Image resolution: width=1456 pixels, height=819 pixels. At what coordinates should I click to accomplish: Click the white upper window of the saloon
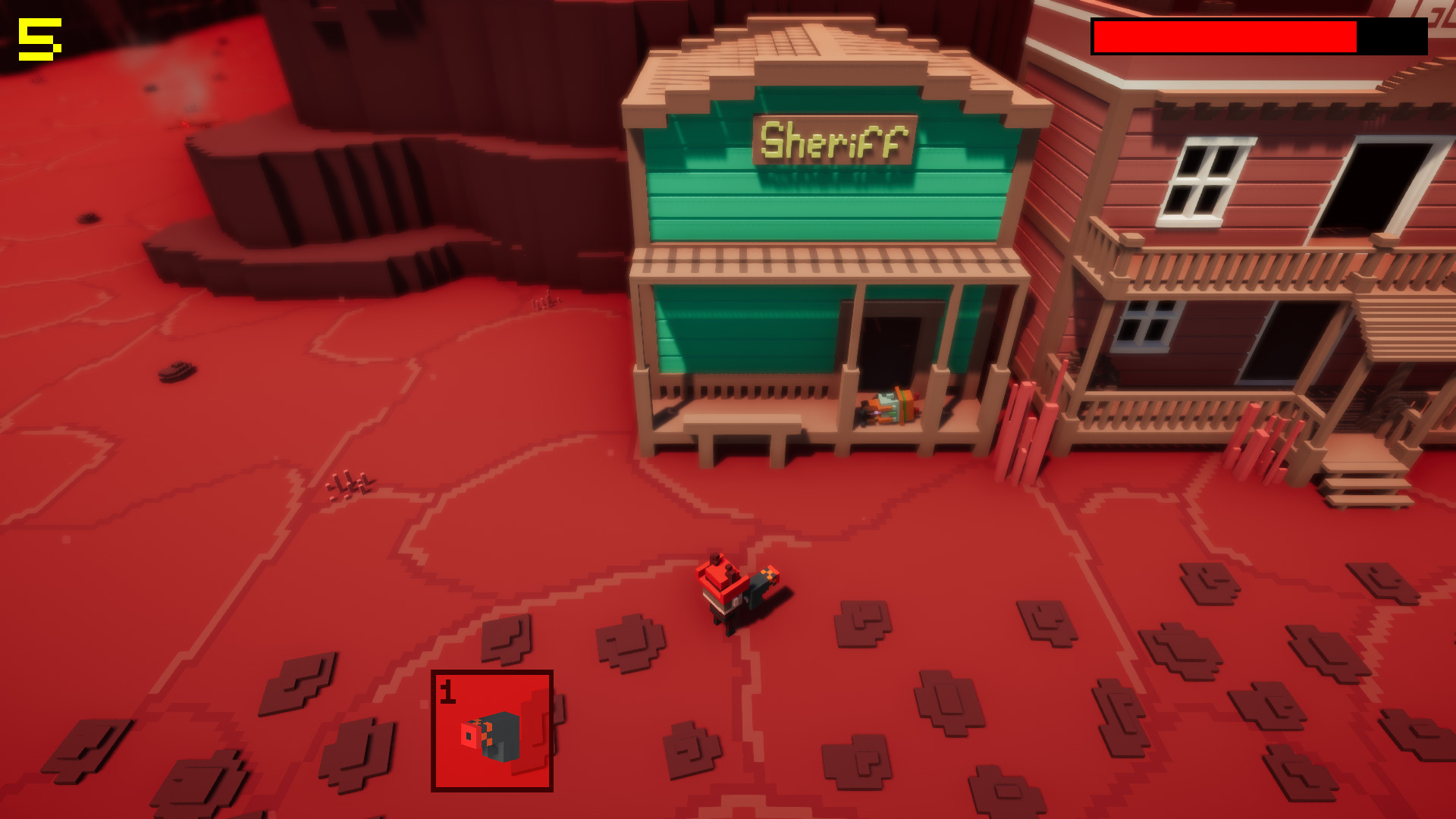click(1202, 178)
